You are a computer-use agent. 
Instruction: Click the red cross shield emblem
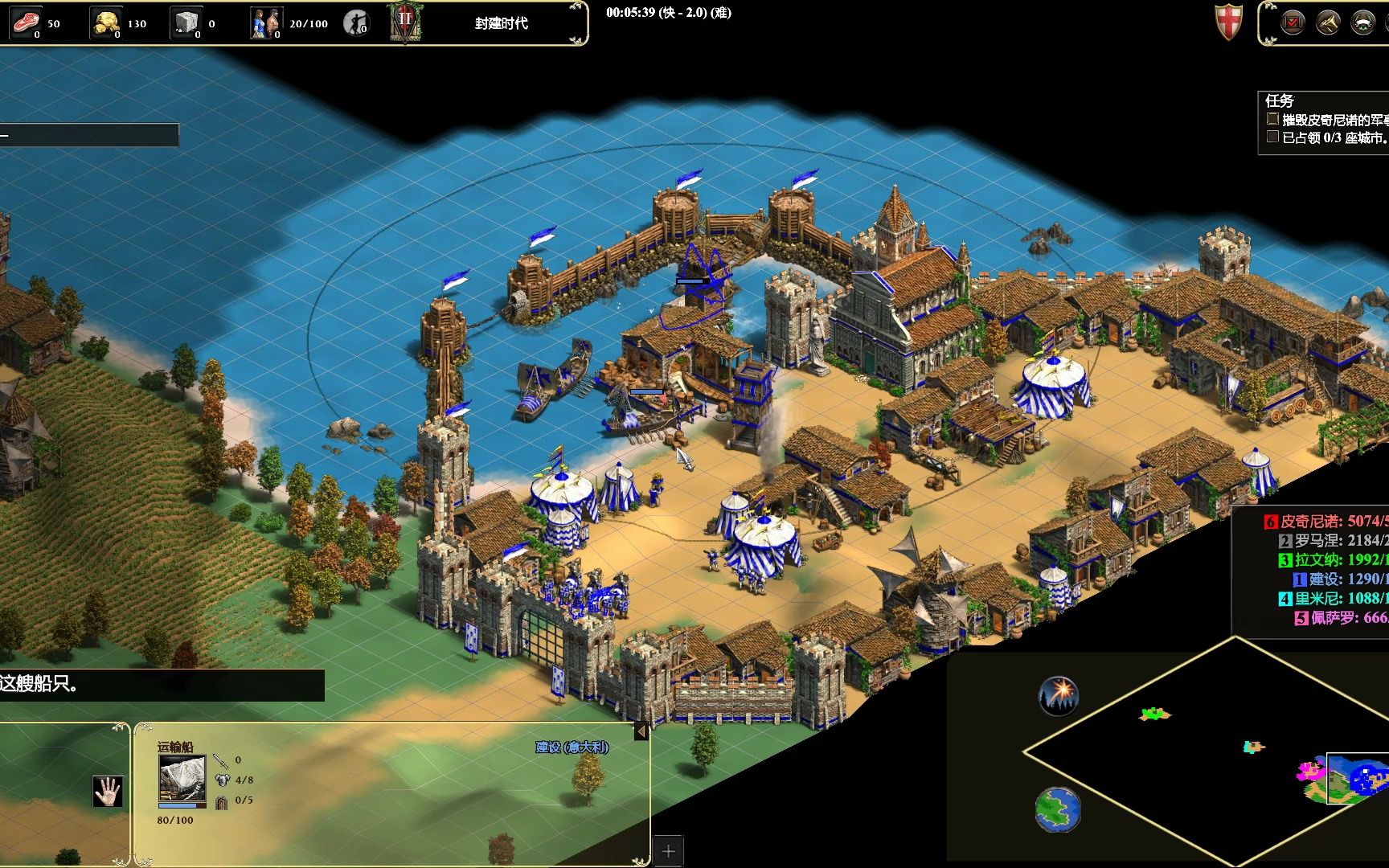coord(1228,22)
